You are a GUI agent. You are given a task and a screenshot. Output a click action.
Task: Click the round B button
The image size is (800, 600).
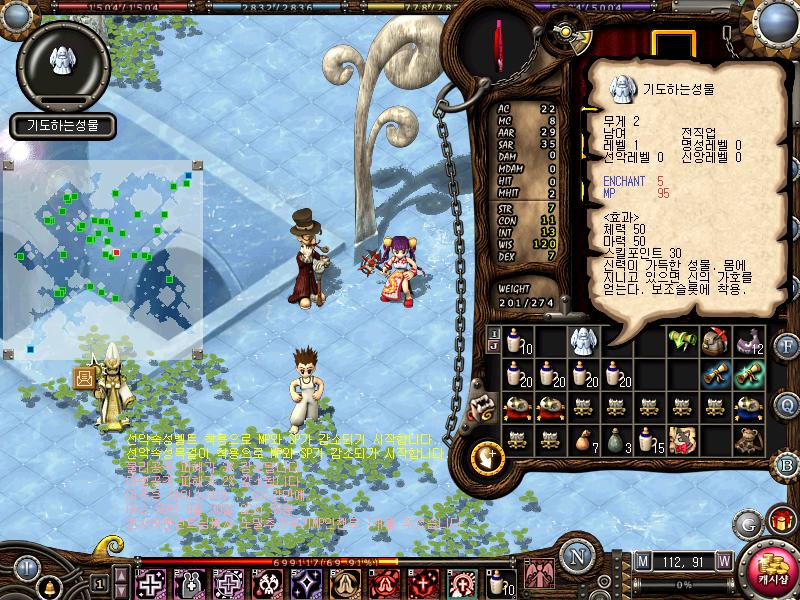786,463
